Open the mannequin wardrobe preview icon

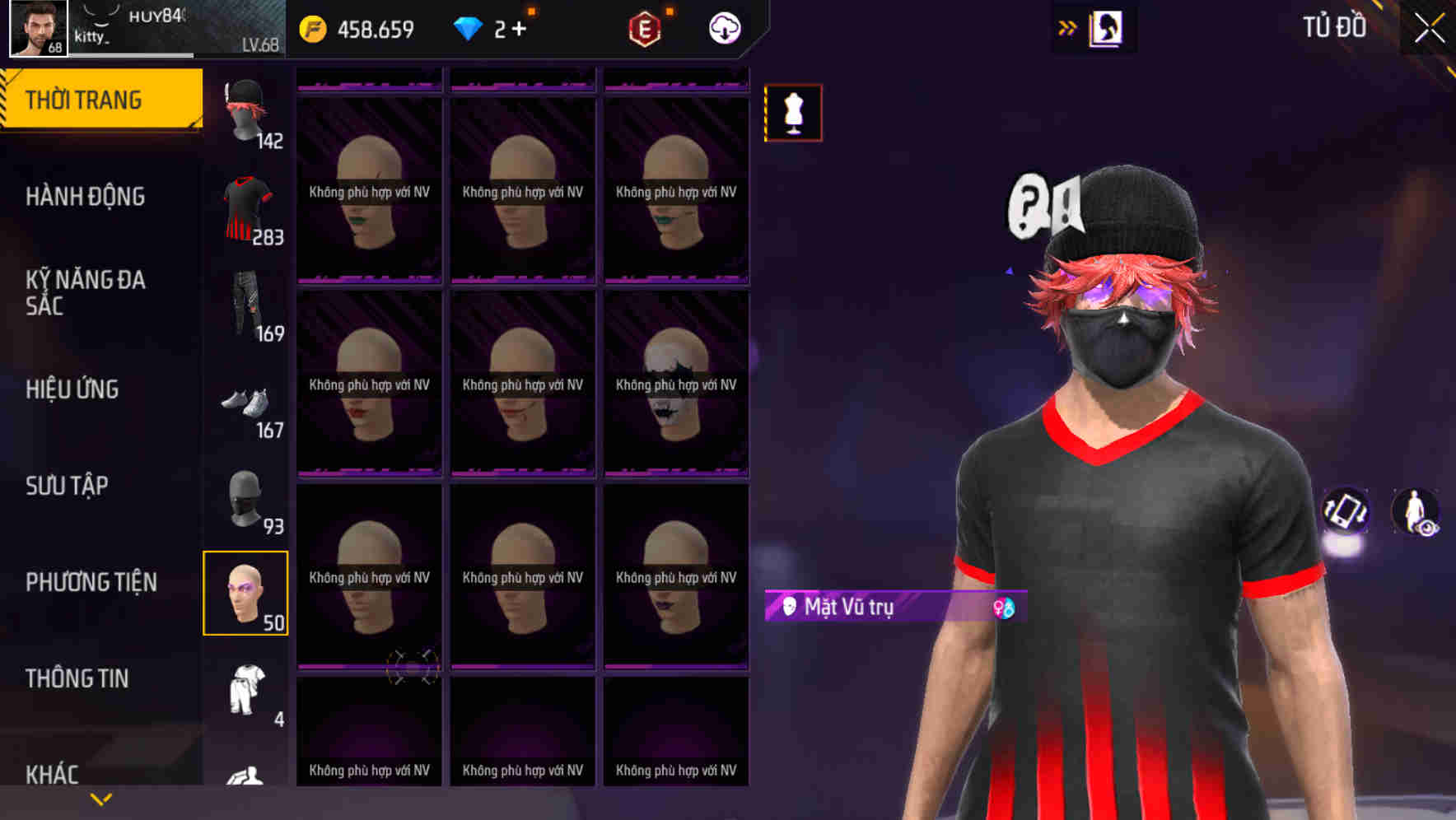[x=793, y=114]
